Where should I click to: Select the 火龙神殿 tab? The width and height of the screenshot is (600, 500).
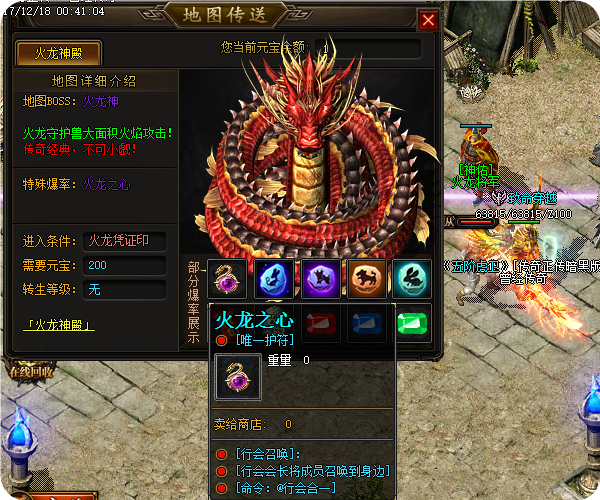click(59, 54)
